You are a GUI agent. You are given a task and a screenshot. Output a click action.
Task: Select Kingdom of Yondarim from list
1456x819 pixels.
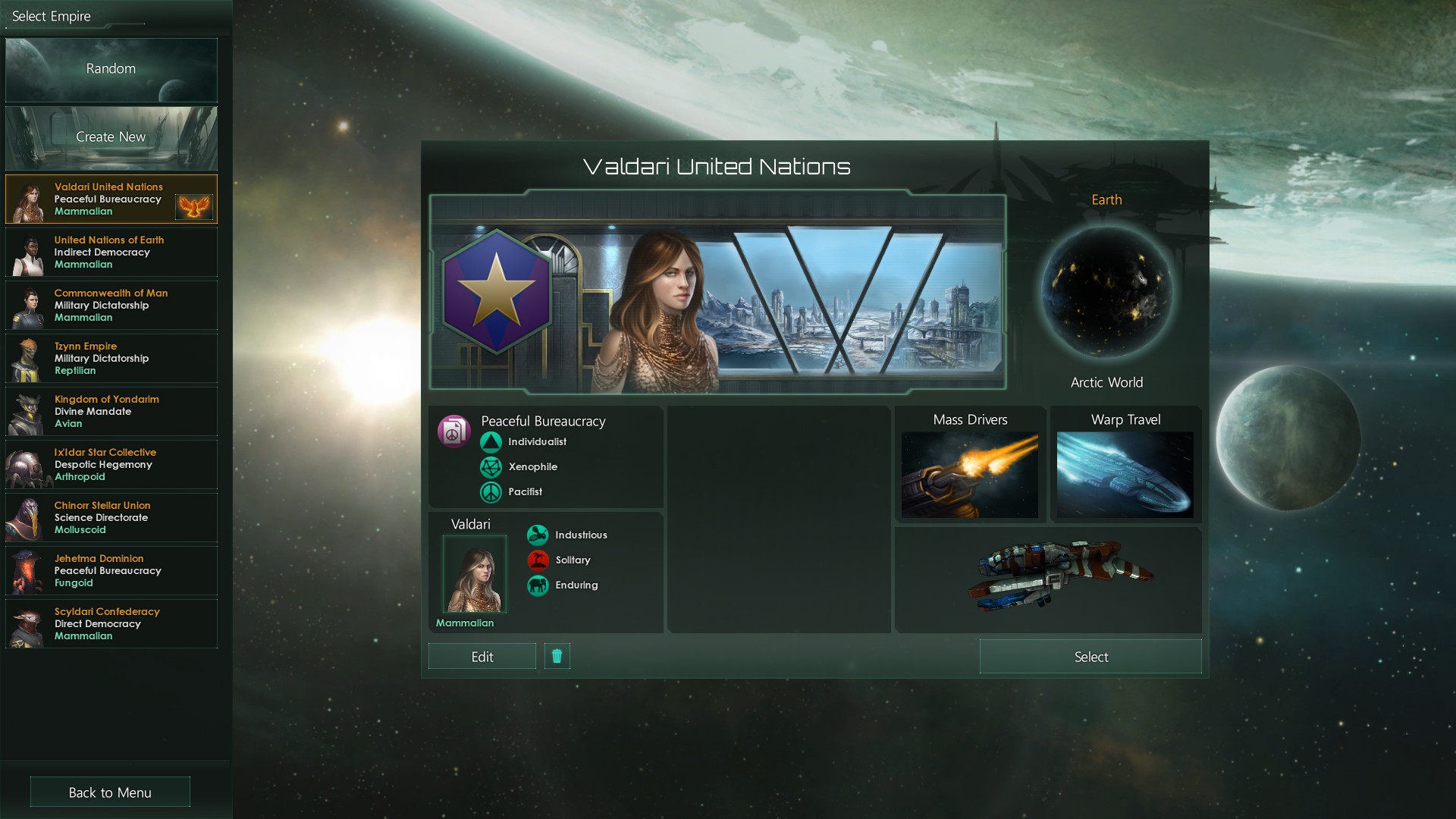click(x=111, y=412)
